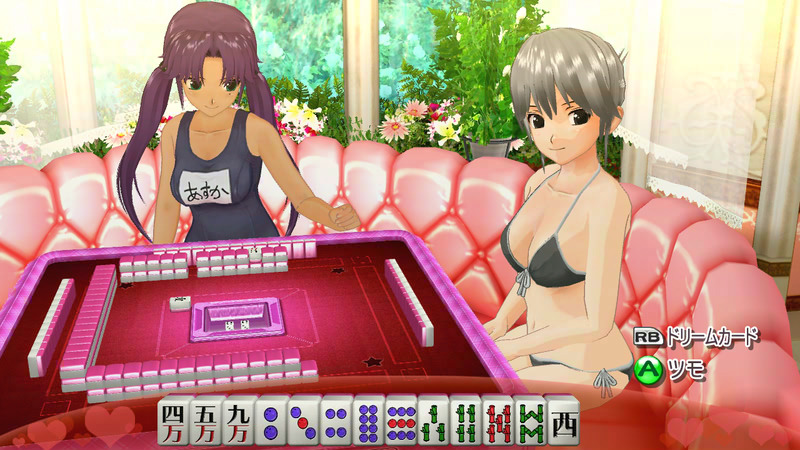Select the four of characters tile
800x450 pixels.
click(173, 421)
